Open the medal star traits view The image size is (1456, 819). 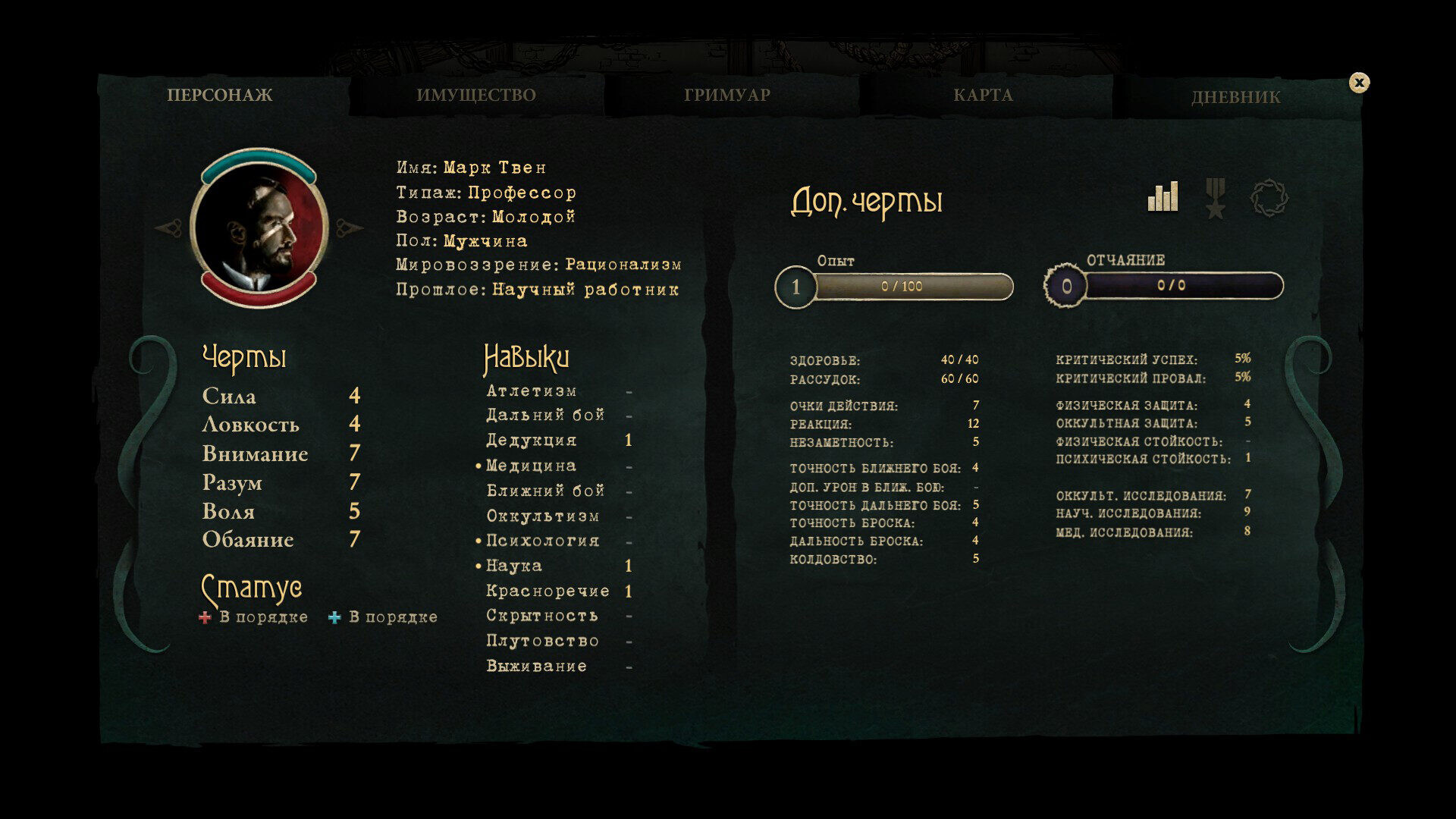(1216, 199)
